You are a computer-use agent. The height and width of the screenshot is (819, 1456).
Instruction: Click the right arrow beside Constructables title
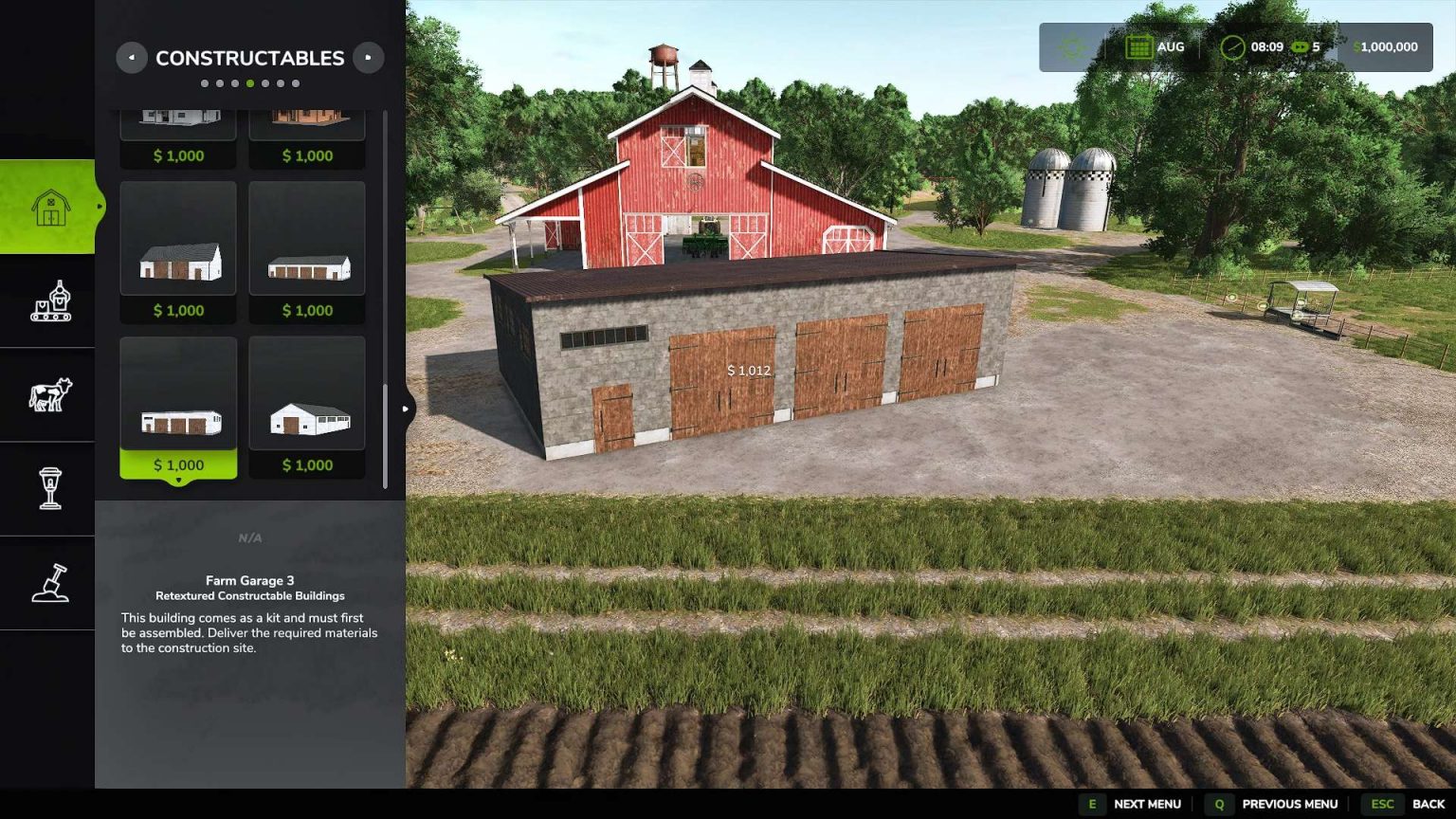coord(369,58)
